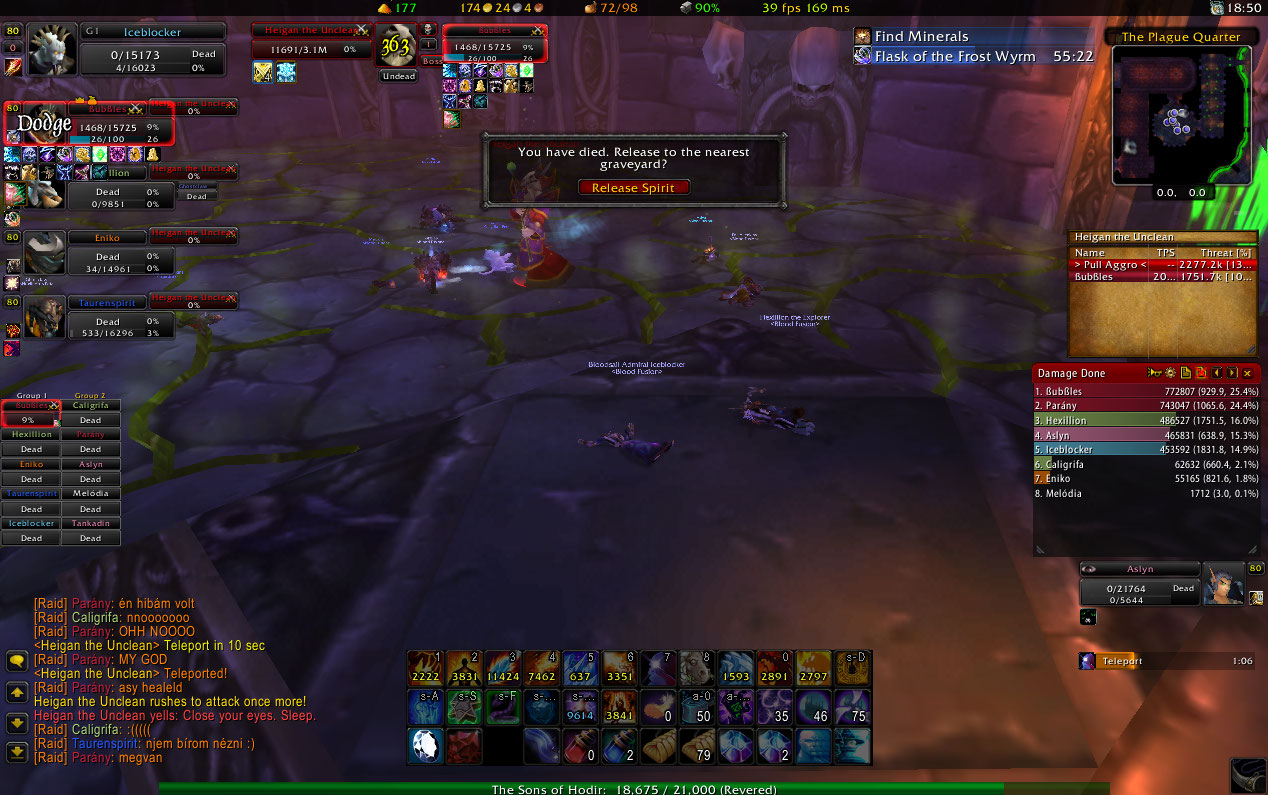This screenshot has height=795, width=1268.
Task: Select Melódia's raid frame in Group 2
Action: [x=91, y=494]
